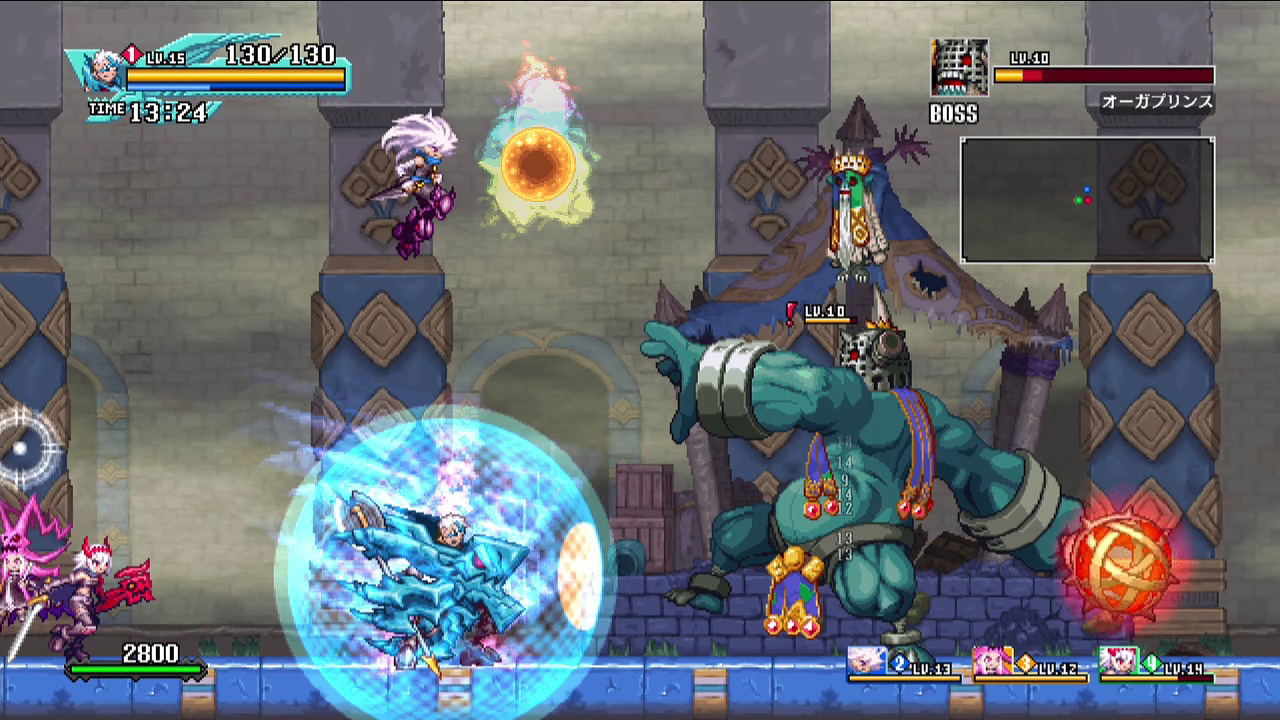Viewport: 1280px width, 720px height.
Task: Click the green dot on the minimap
Action: 1079,200
